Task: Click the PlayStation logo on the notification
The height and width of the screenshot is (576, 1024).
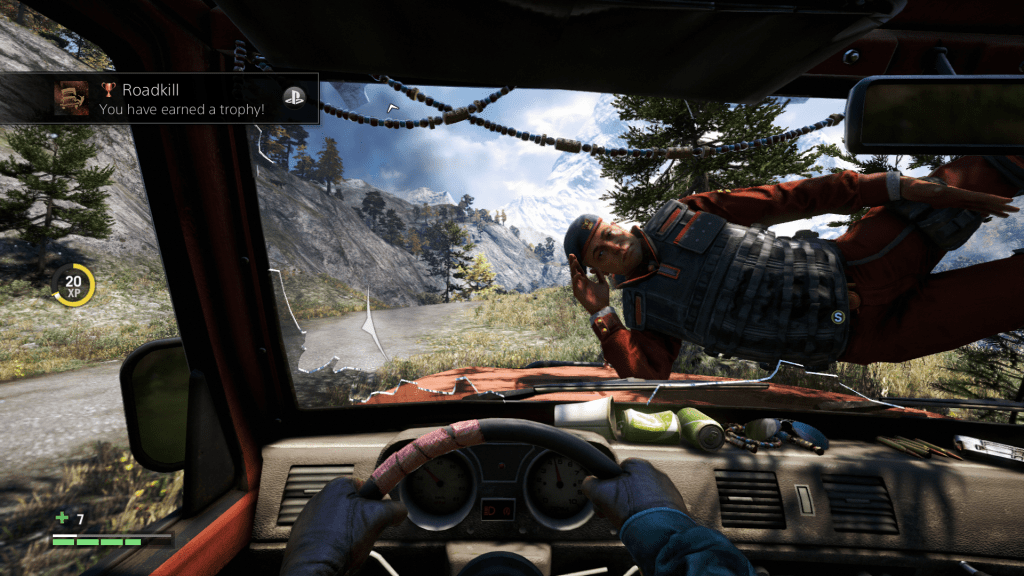Action: click(x=293, y=96)
